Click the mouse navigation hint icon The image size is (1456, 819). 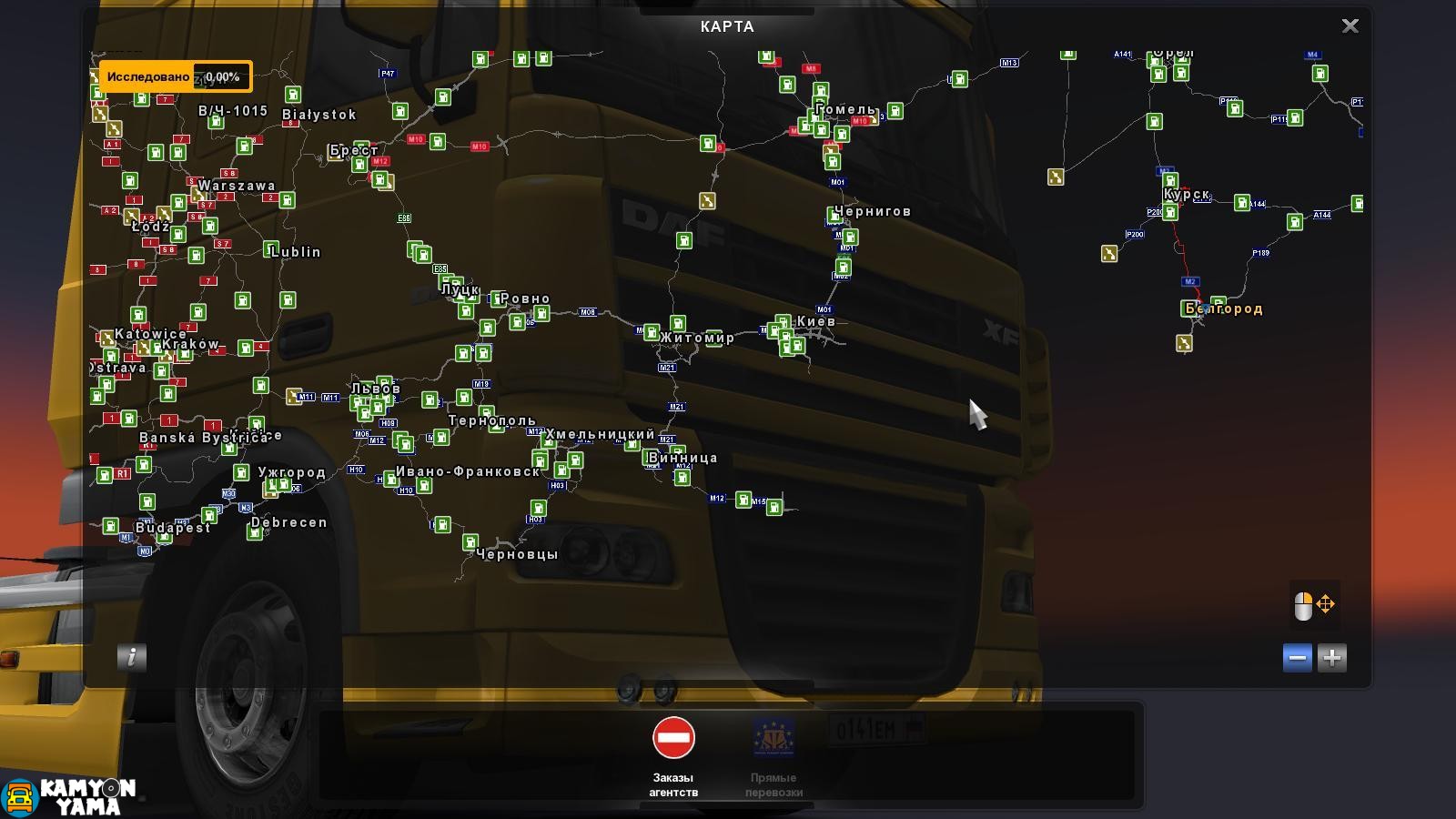tap(1313, 603)
